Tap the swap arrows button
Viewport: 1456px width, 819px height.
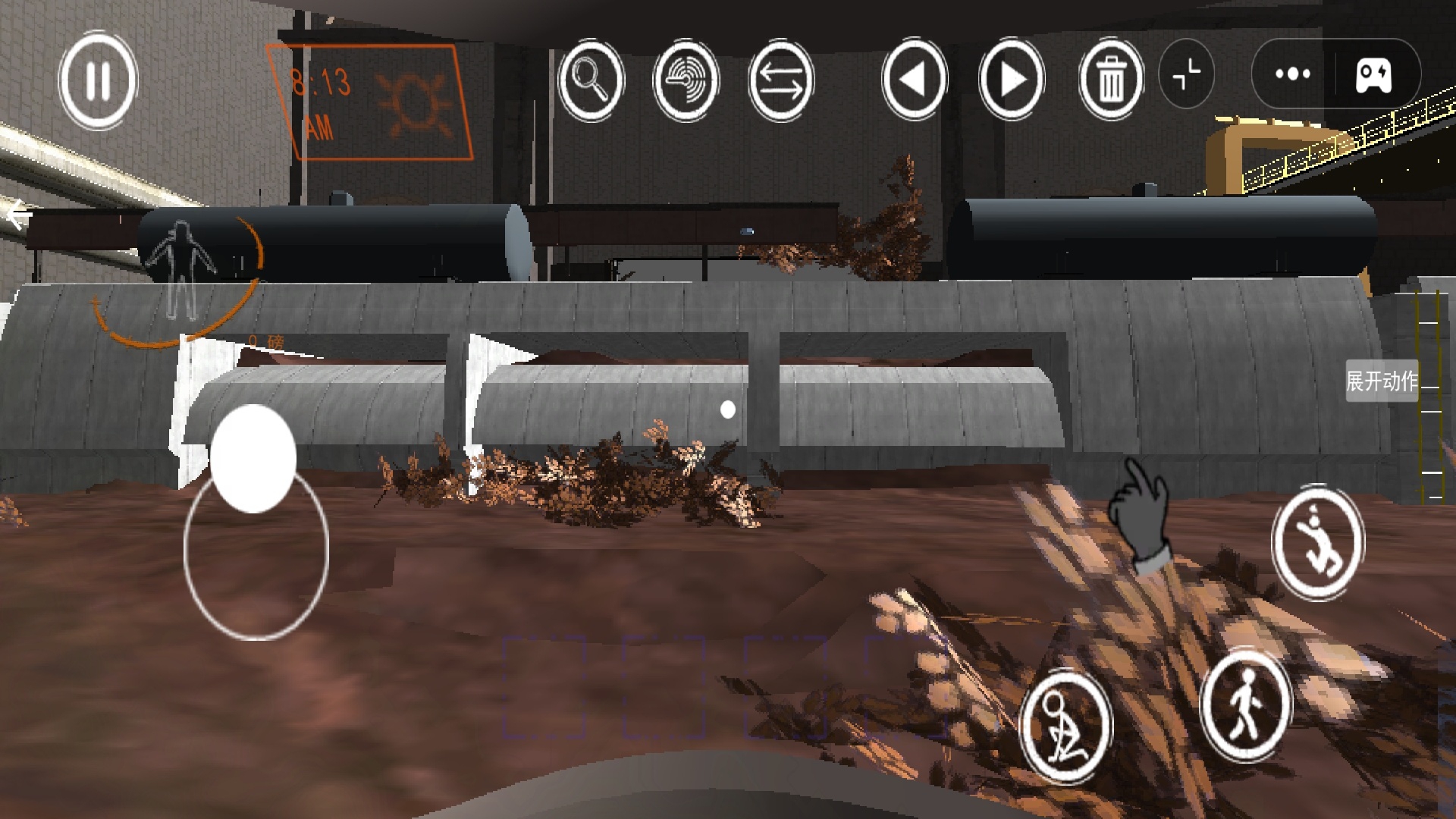click(x=780, y=80)
